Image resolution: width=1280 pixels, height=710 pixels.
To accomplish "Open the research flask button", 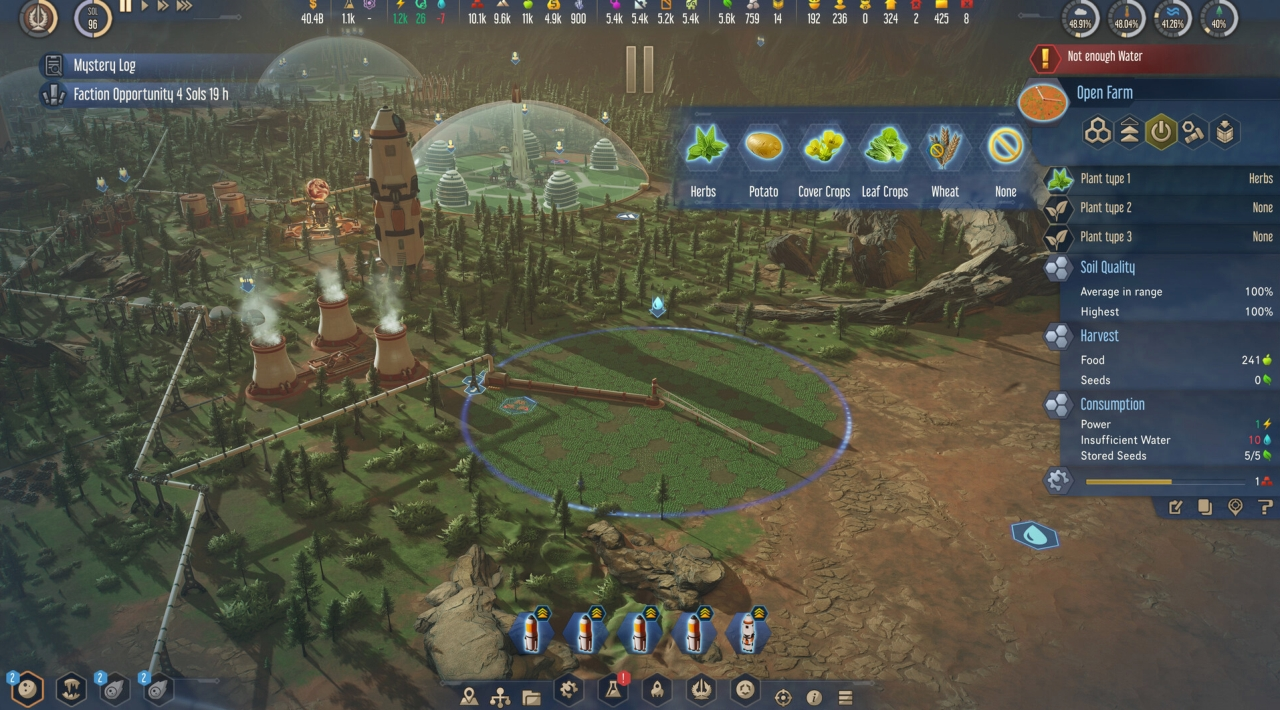I will [612, 689].
